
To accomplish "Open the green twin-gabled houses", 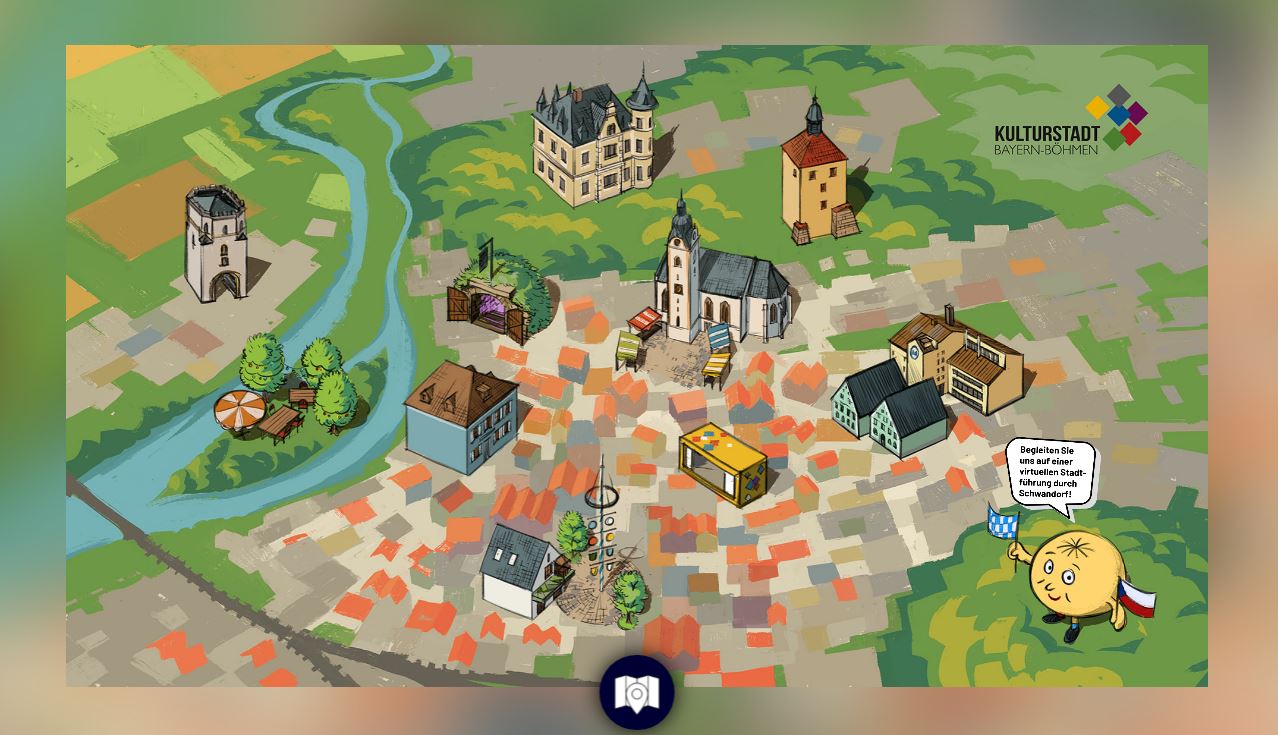I will coord(890,408).
